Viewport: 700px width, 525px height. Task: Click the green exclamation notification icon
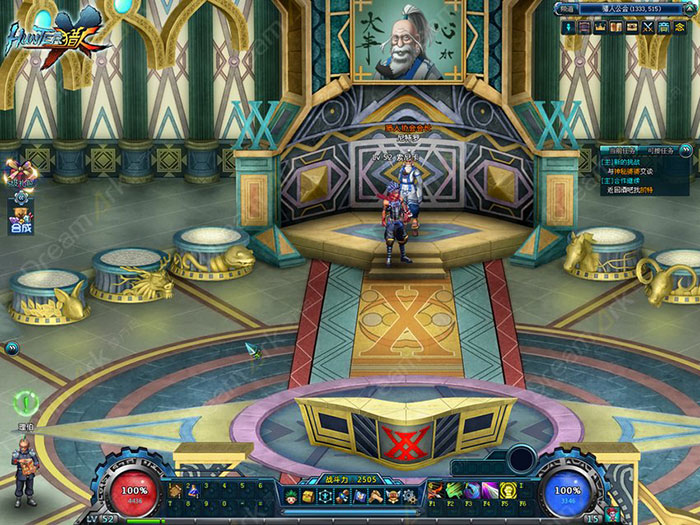[25, 402]
